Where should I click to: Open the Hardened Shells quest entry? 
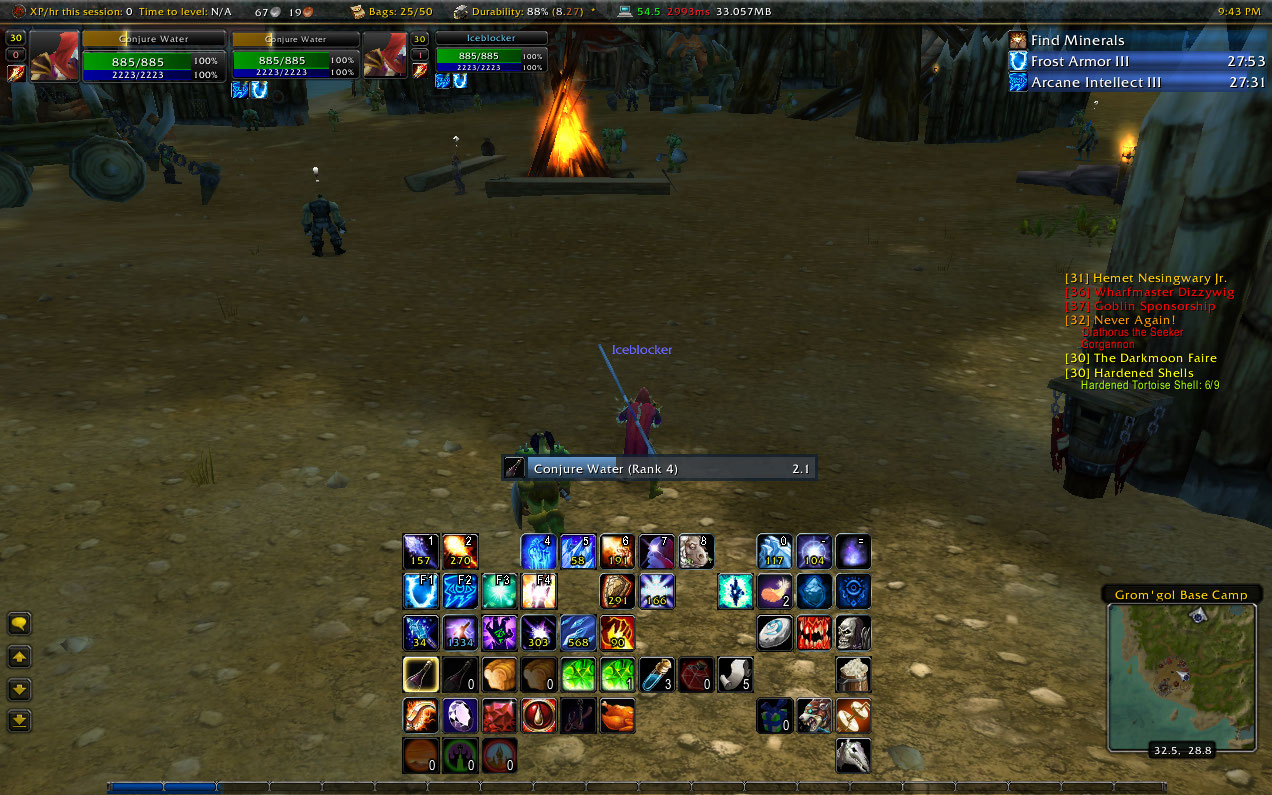[1140, 373]
